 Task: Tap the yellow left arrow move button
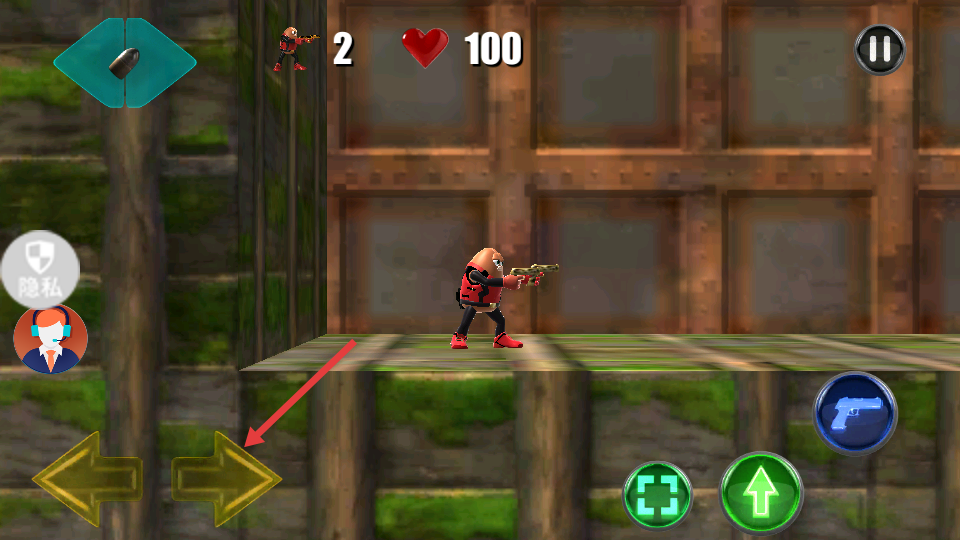87,478
